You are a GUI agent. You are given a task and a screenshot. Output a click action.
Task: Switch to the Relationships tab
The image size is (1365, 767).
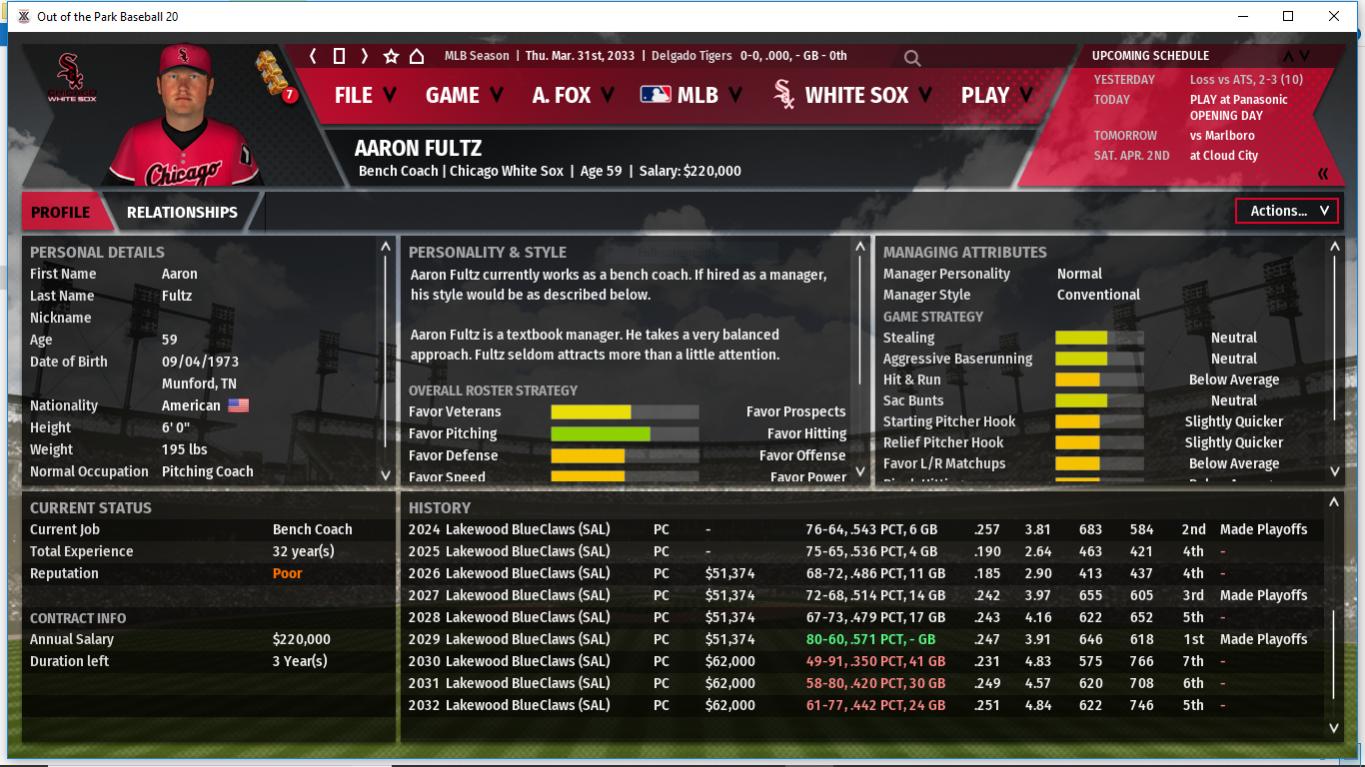(x=182, y=212)
